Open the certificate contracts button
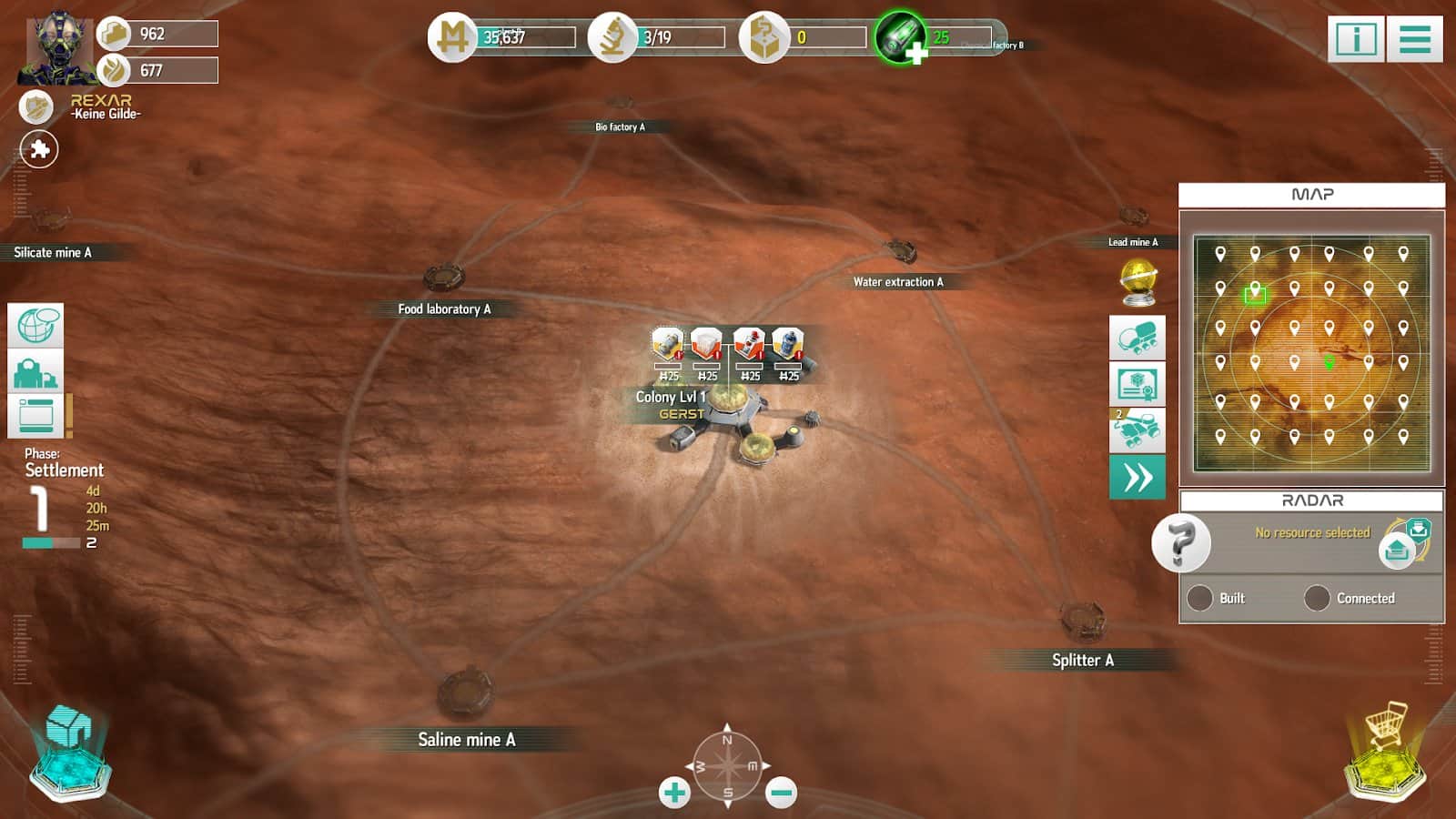 [1137, 384]
